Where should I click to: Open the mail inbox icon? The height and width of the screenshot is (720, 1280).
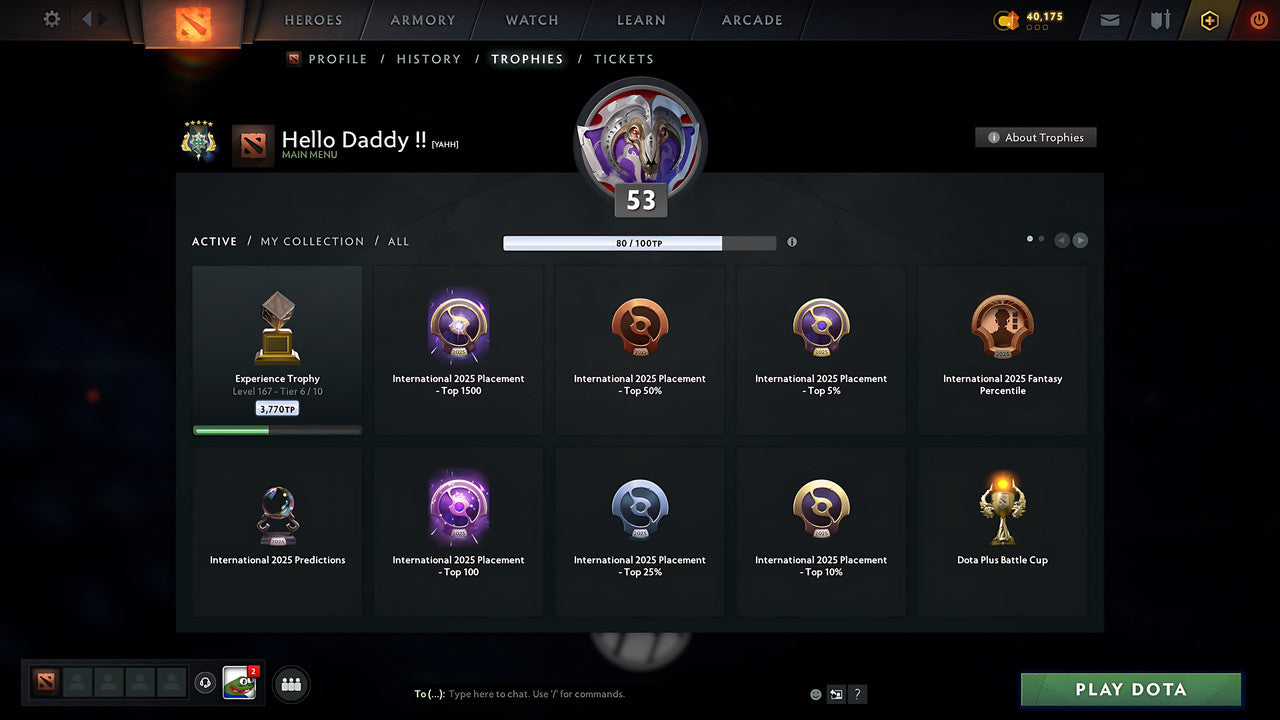coord(1108,20)
